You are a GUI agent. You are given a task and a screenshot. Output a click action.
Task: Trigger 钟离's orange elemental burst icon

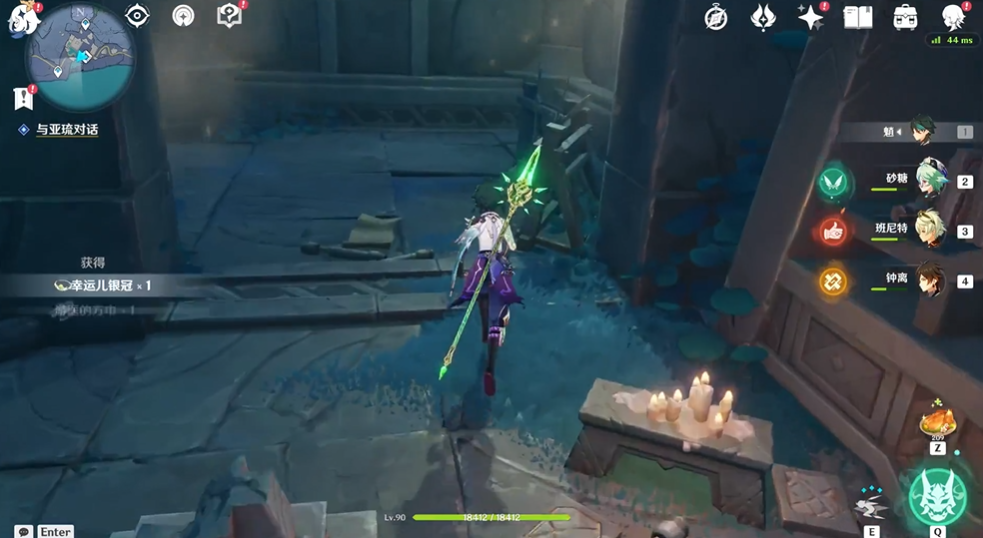pyautogui.click(x=832, y=282)
